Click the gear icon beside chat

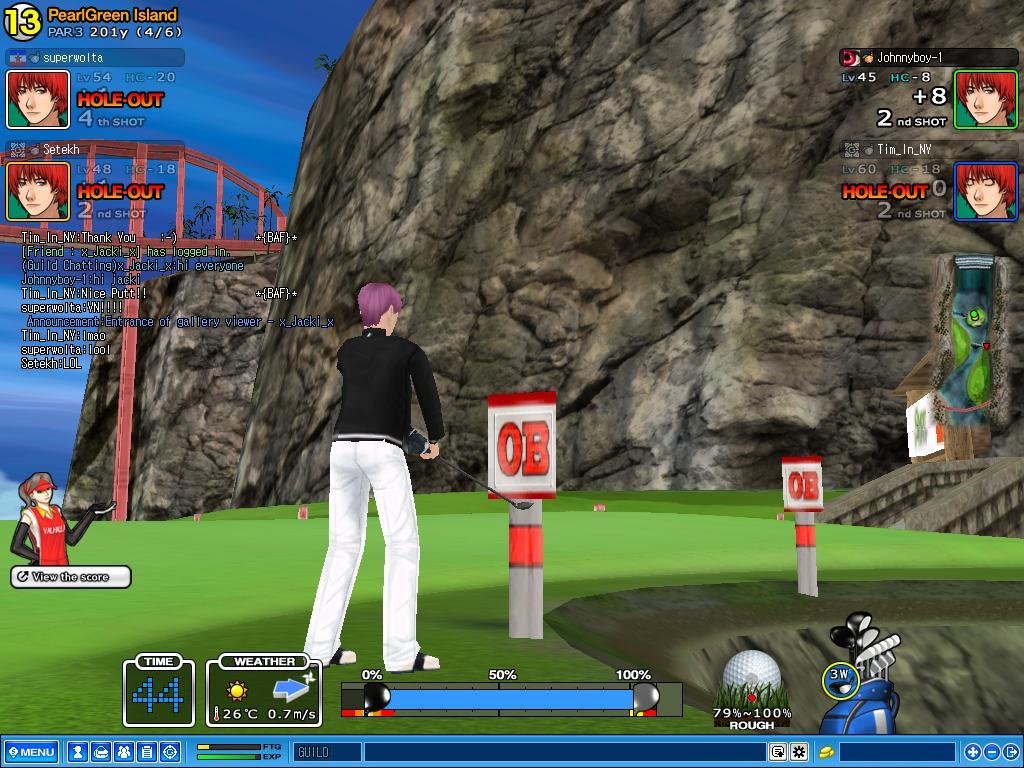point(799,752)
